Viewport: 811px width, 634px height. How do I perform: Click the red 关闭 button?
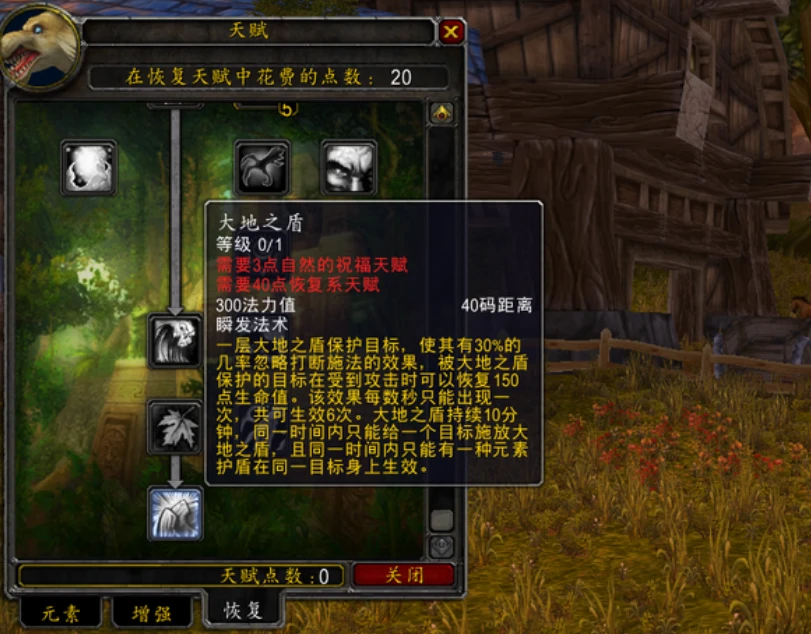tap(404, 576)
